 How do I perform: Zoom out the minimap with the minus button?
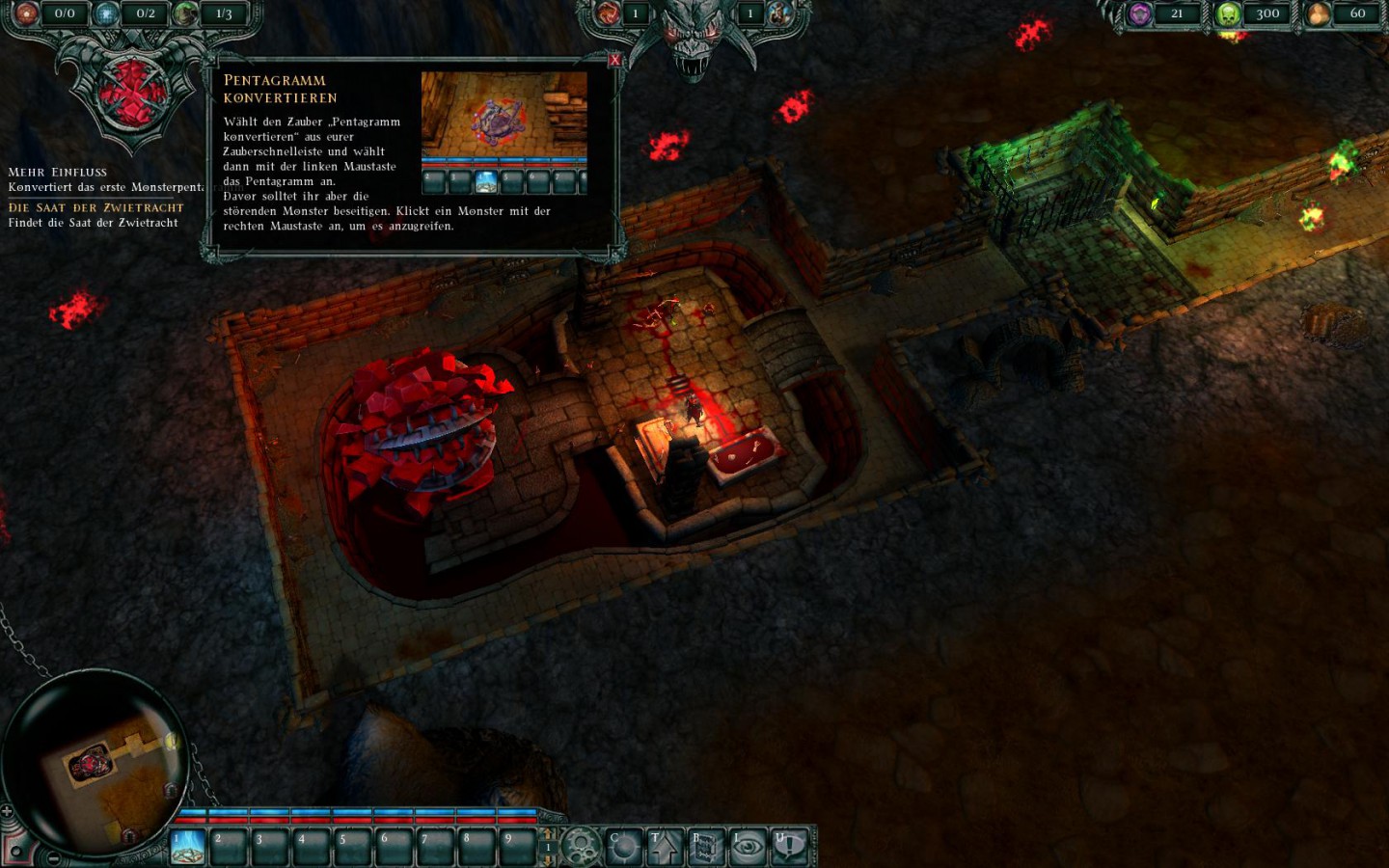click(x=52, y=857)
